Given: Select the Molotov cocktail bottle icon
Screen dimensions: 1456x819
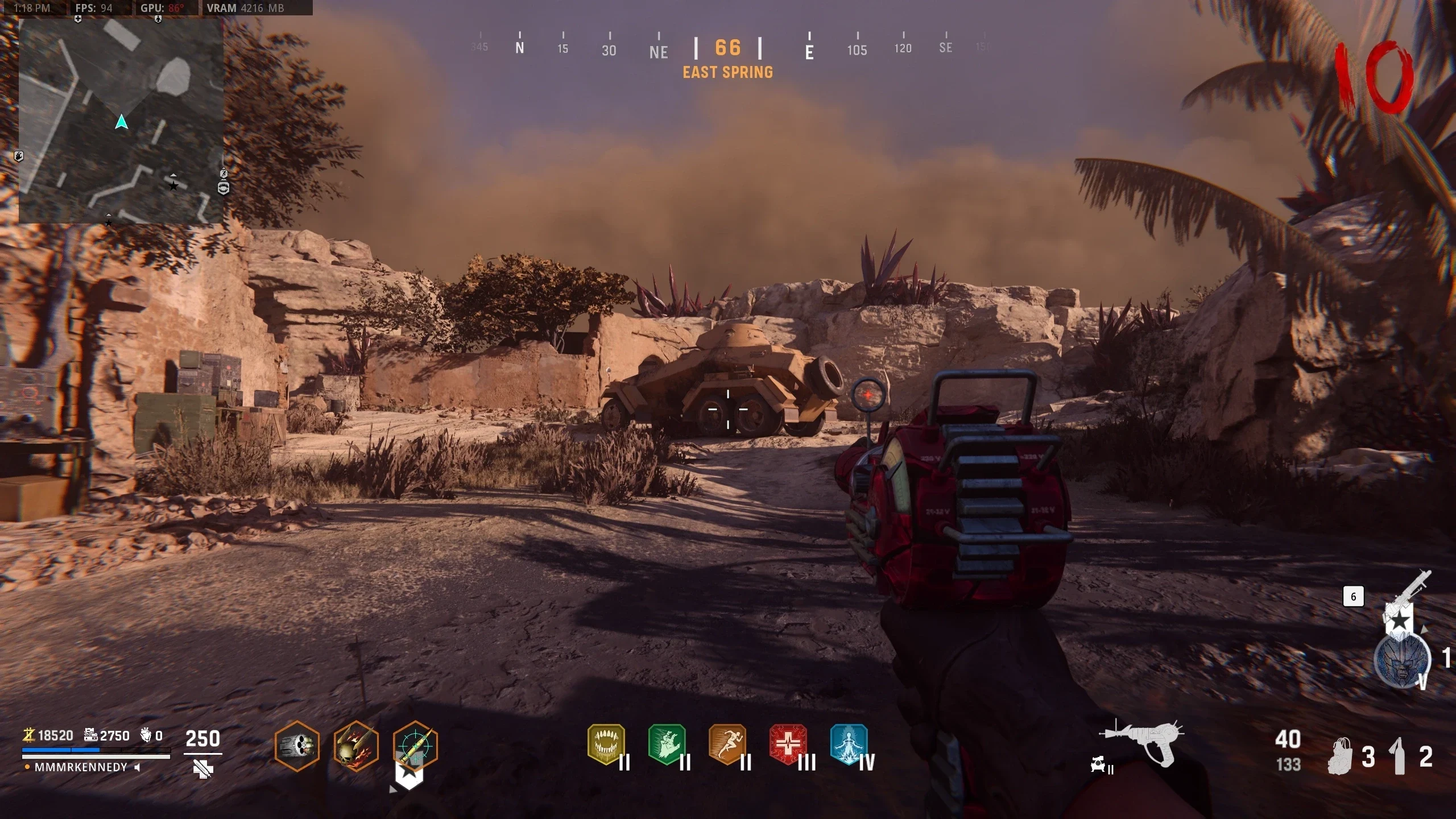Looking at the screenshot, I should point(1399,756).
